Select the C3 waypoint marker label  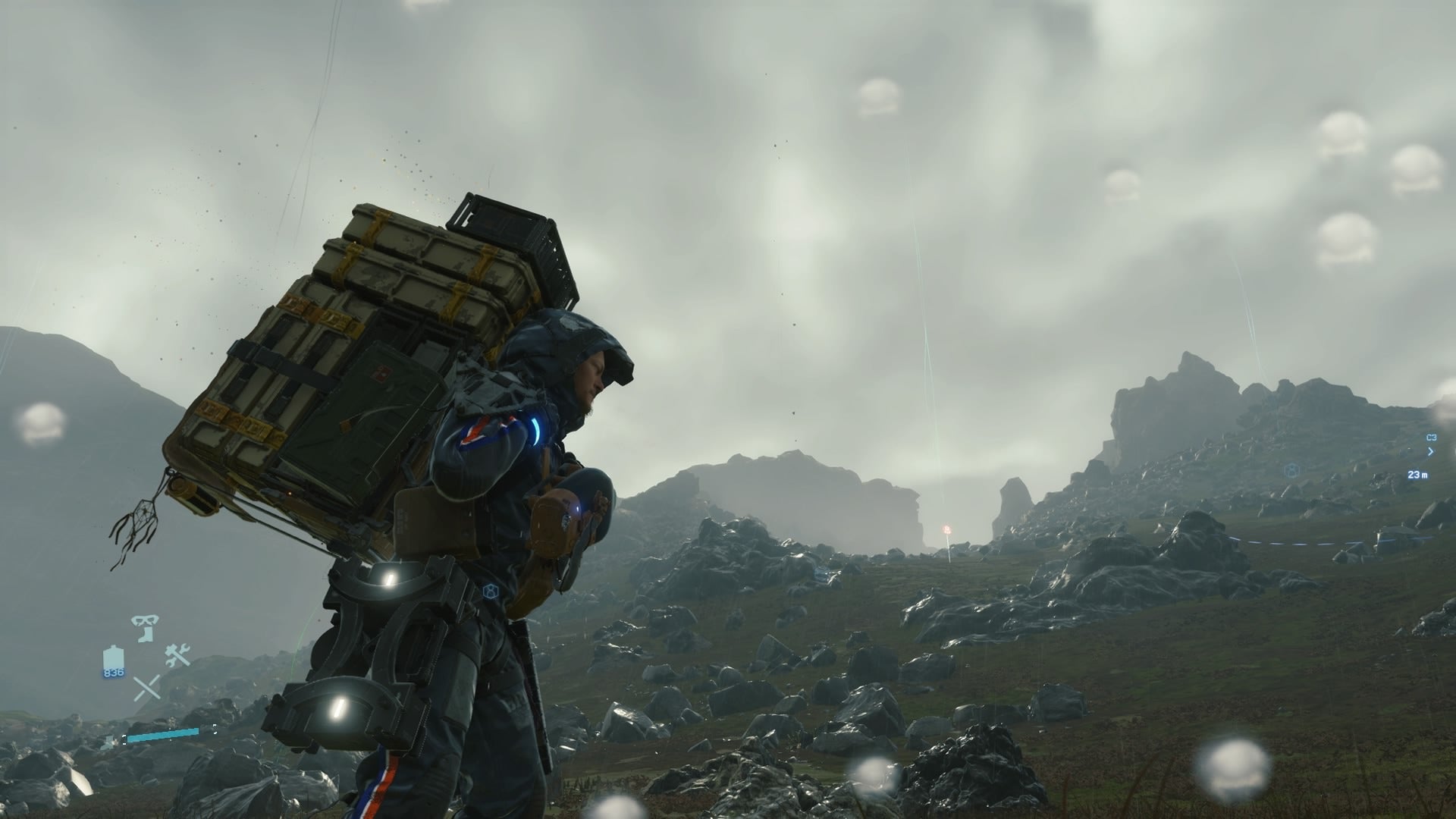pos(1431,438)
